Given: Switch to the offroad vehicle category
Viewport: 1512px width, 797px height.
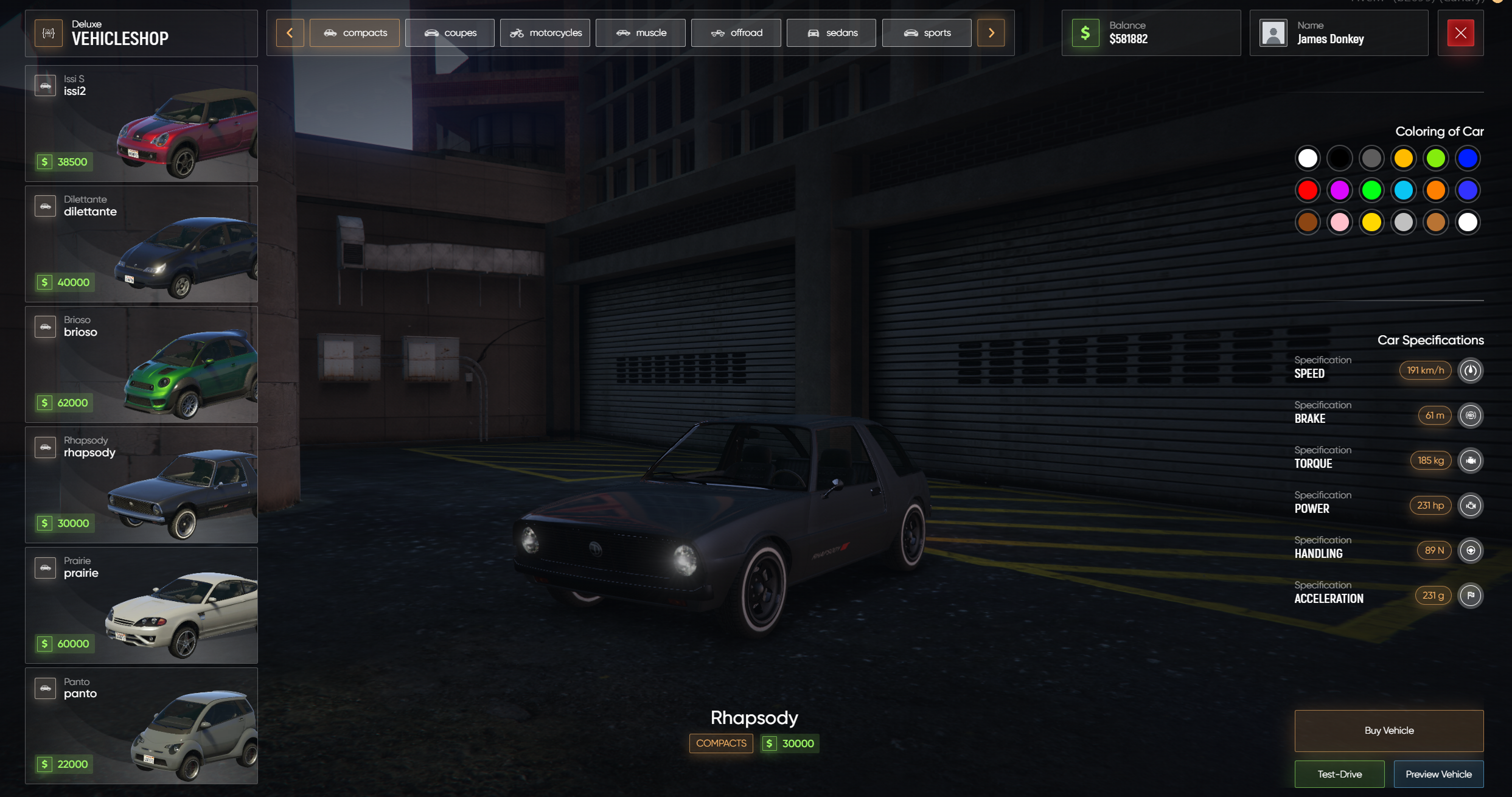Looking at the screenshot, I should pos(736,32).
